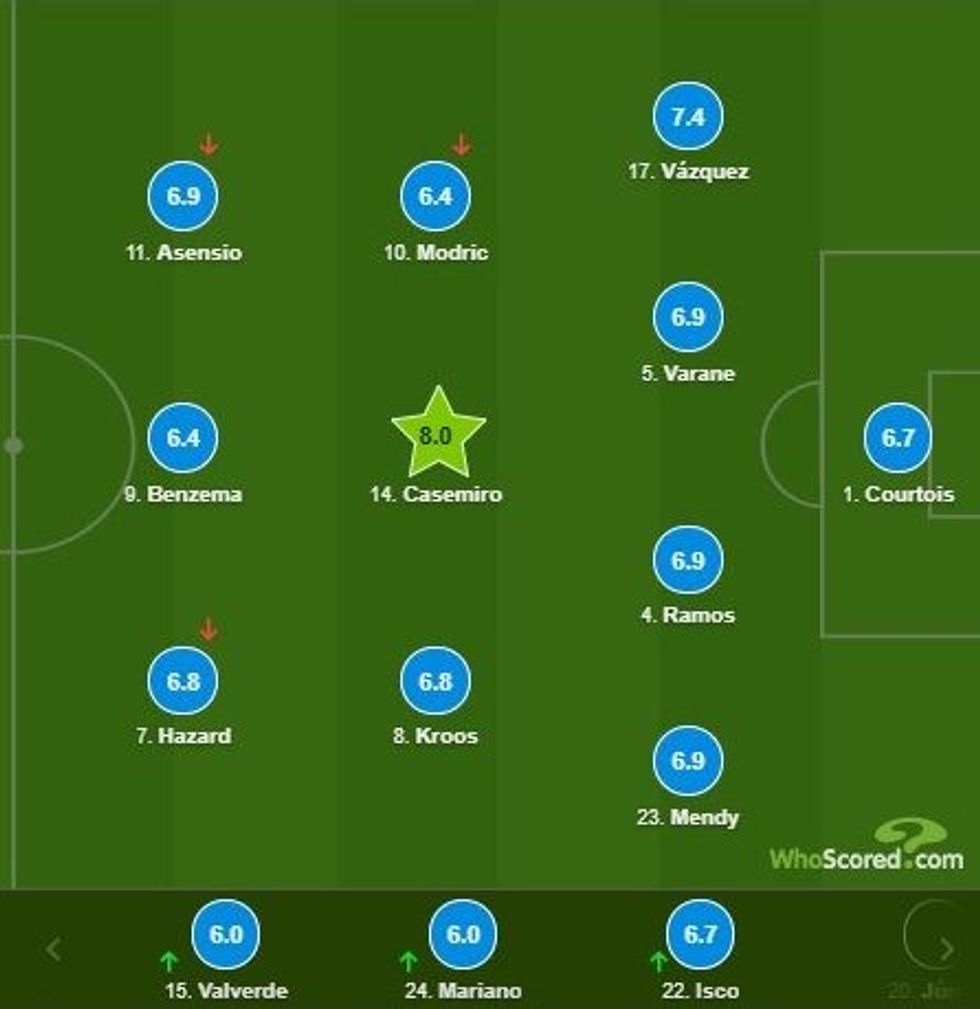The height and width of the screenshot is (1009, 980).
Task: Show previous substitutes with left arrow
Action: click(x=54, y=949)
